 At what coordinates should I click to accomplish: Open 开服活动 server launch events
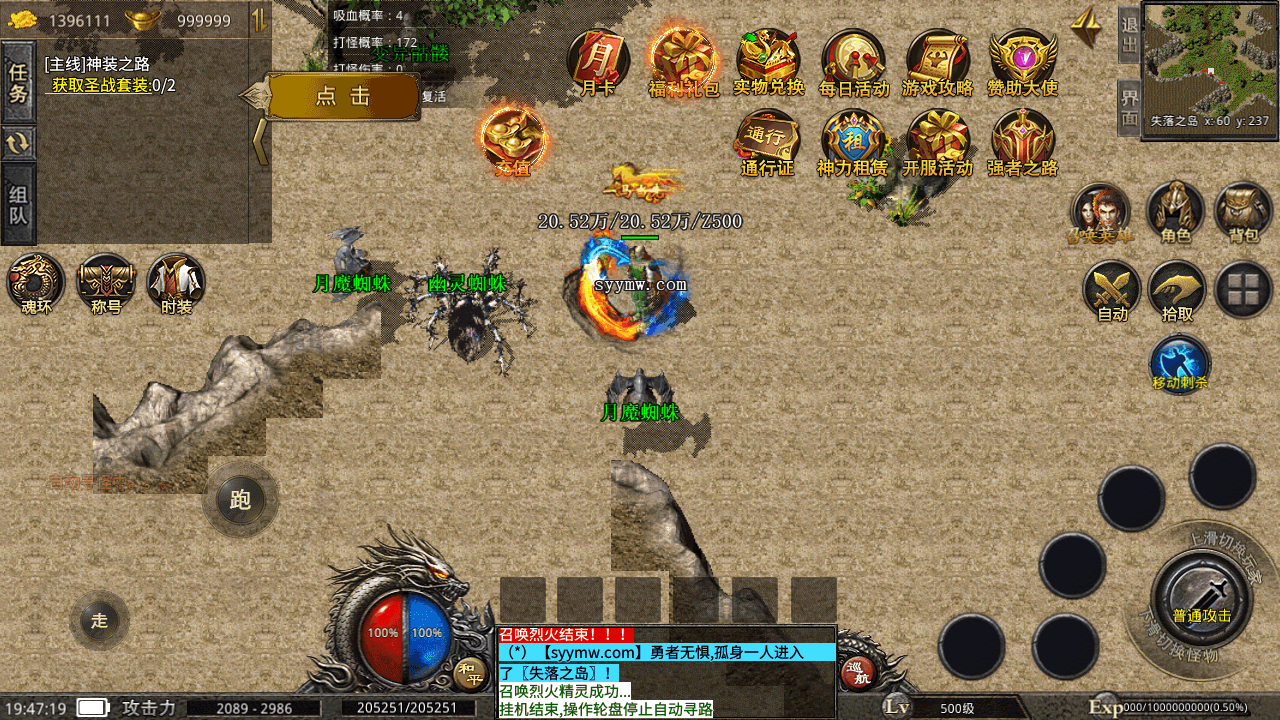point(938,141)
